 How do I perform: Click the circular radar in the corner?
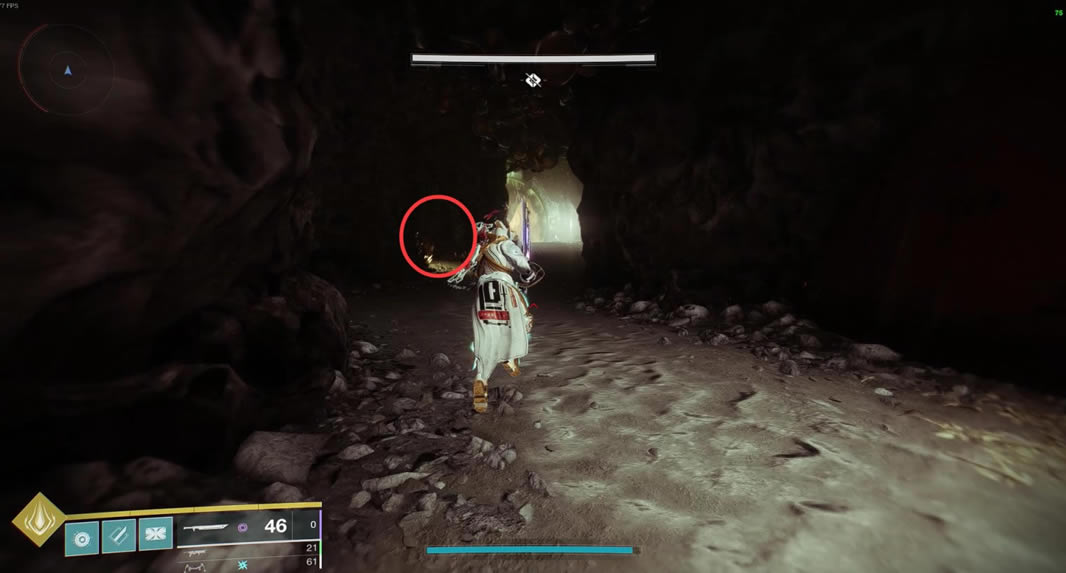67,70
